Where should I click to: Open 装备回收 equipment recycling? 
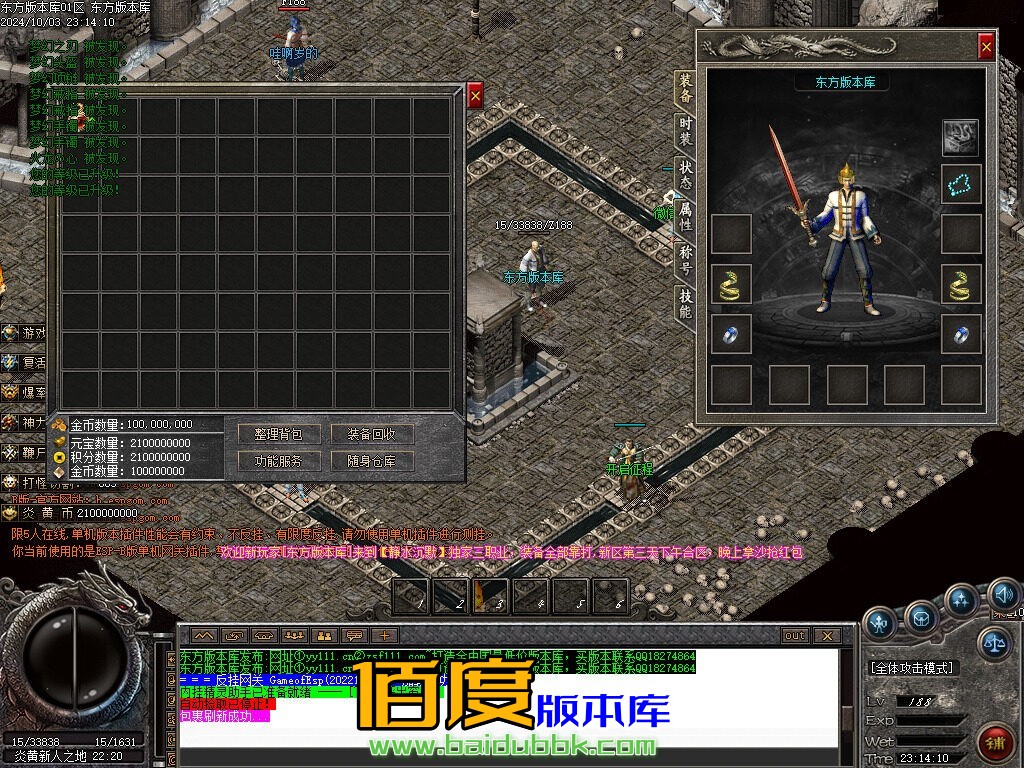372,434
